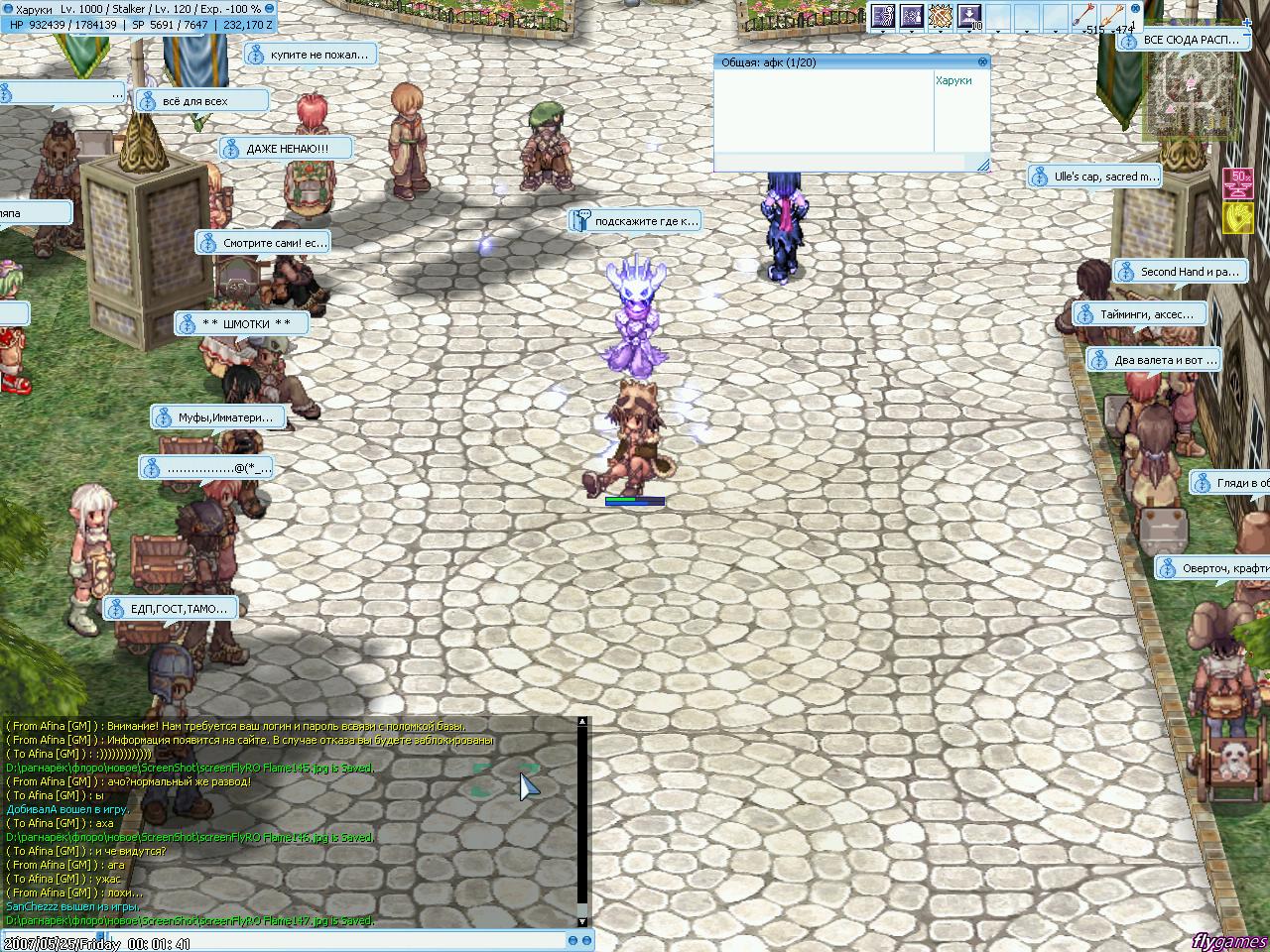Open the '** ШМОТКИ **' vendor shop sign

coord(245,323)
